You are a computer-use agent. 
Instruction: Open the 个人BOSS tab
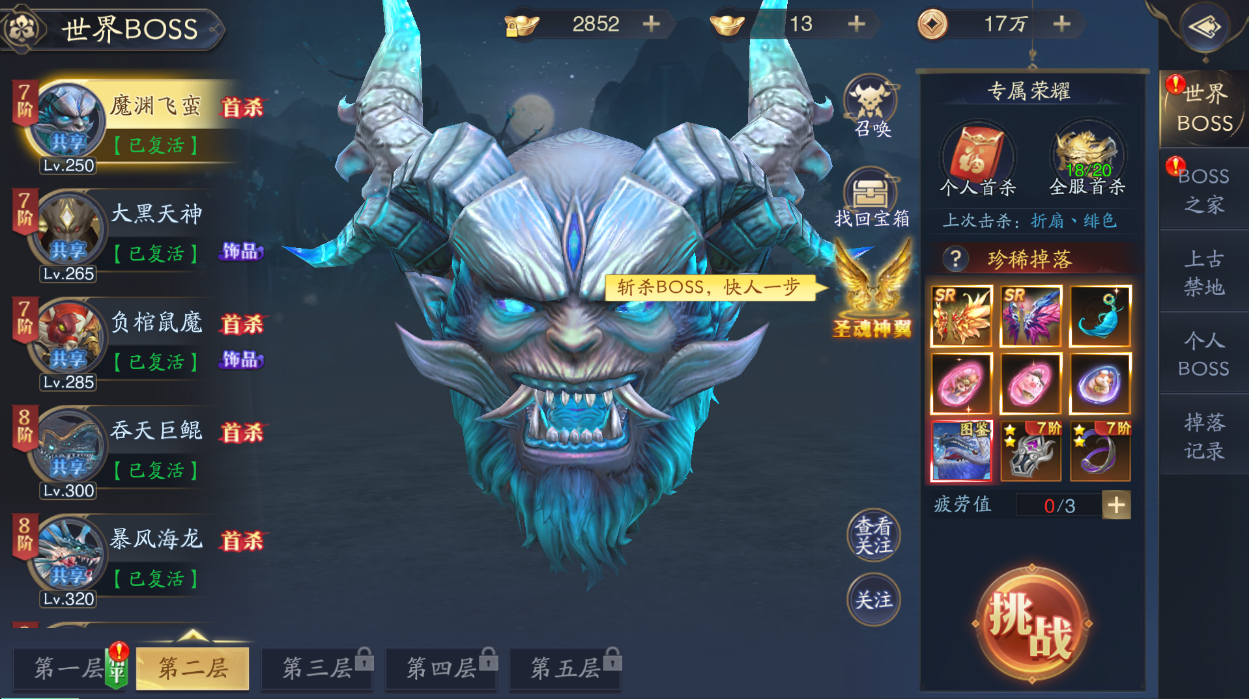(1203, 354)
